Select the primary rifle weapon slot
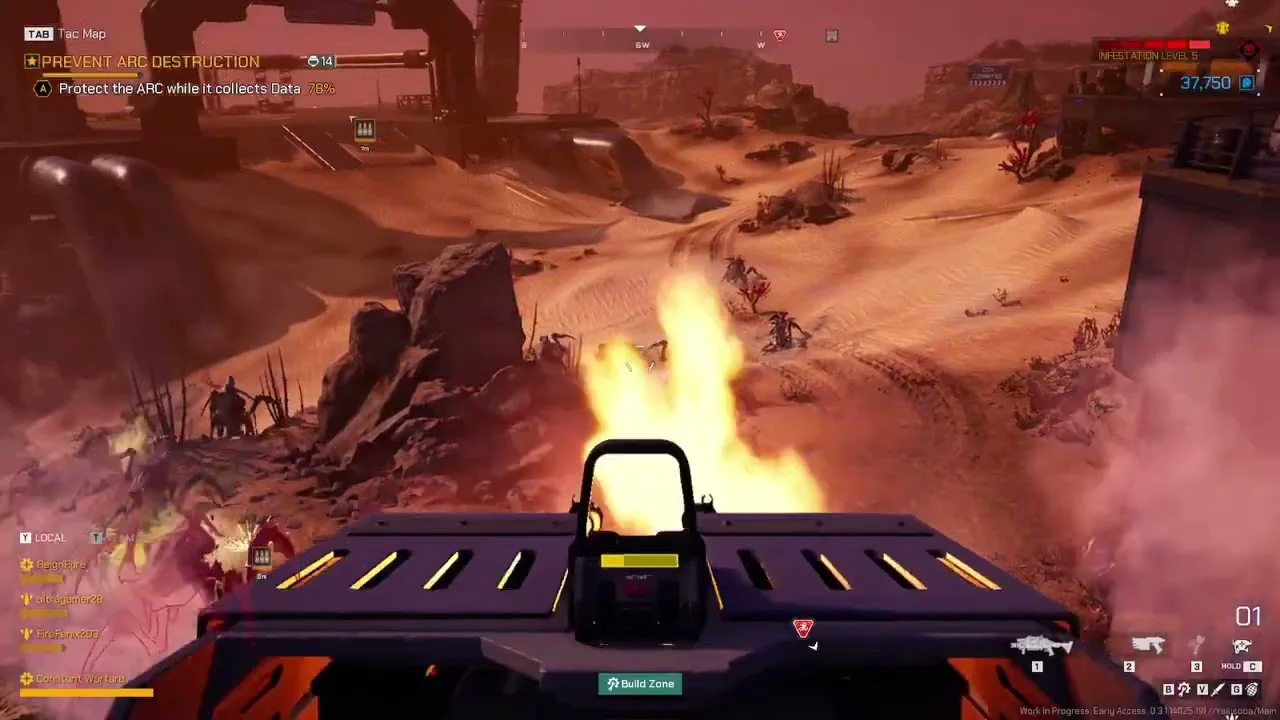This screenshot has height=720, width=1280. (x=1041, y=647)
